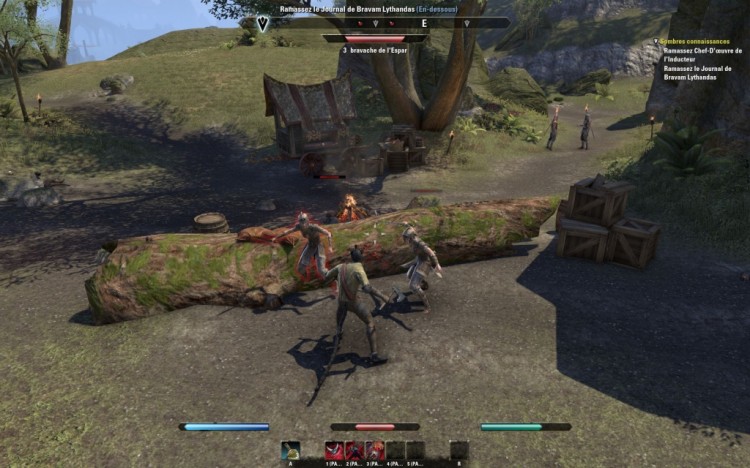Click the white quest marker at compass left end
The height and width of the screenshot is (468, 750).
coord(263,22)
